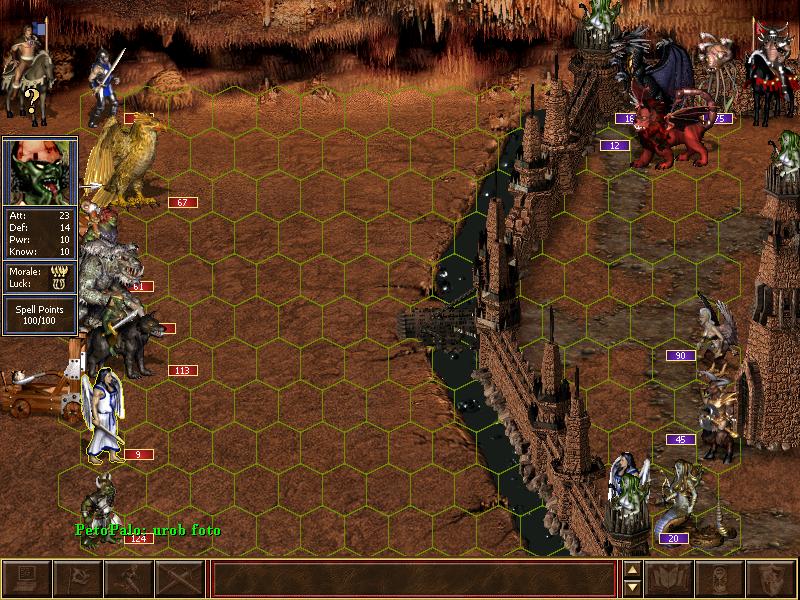Defend with the shield button
The image size is (800, 600).
772,578
